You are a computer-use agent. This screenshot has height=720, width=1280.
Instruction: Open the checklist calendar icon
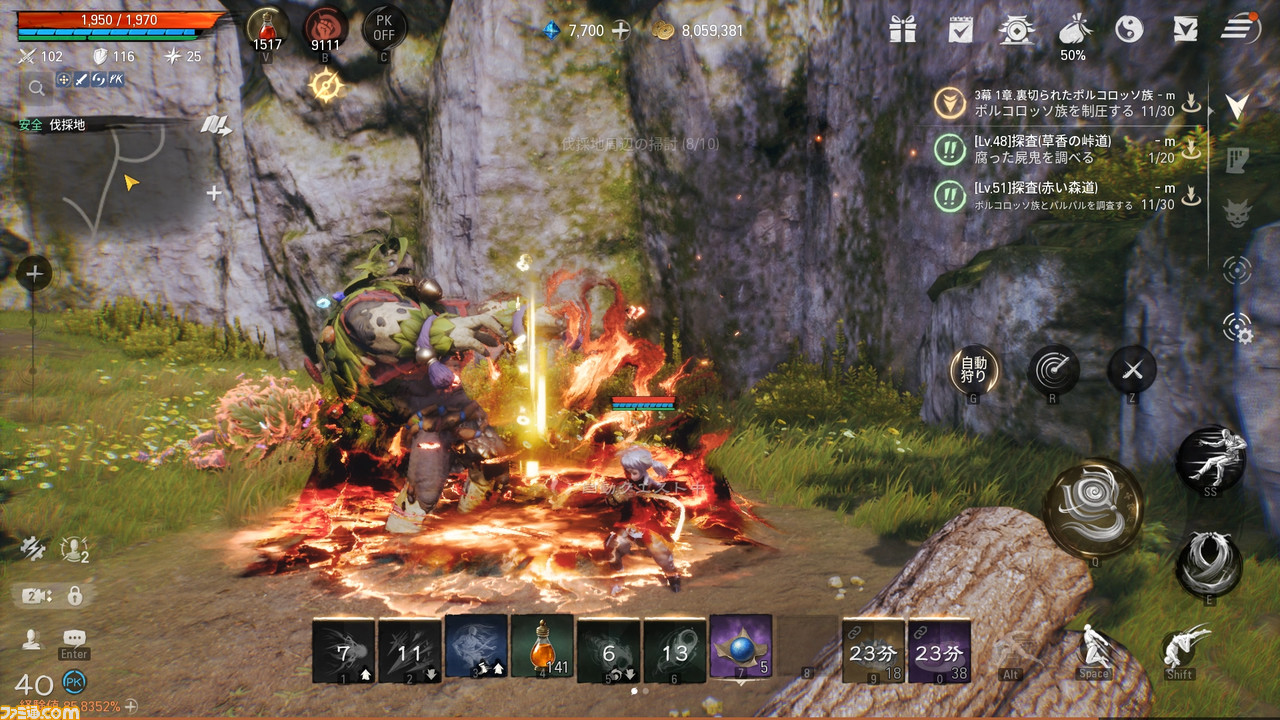click(x=960, y=29)
